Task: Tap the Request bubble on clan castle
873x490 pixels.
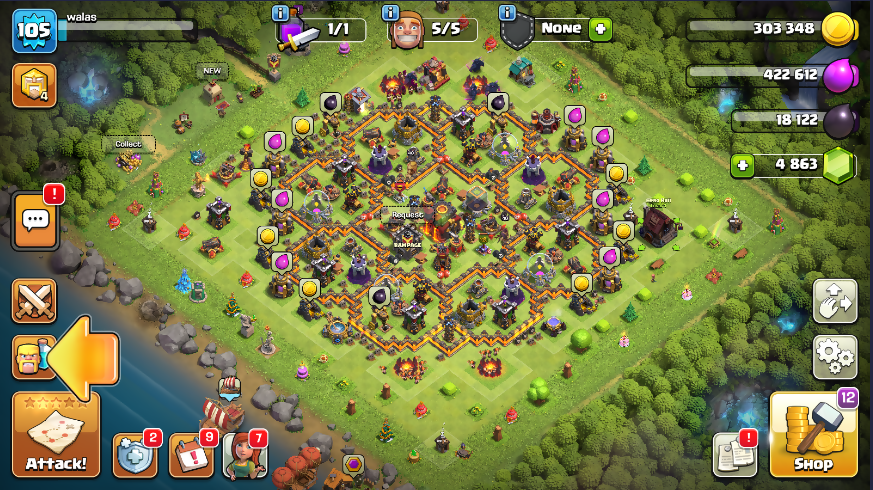Action: coord(407,214)
